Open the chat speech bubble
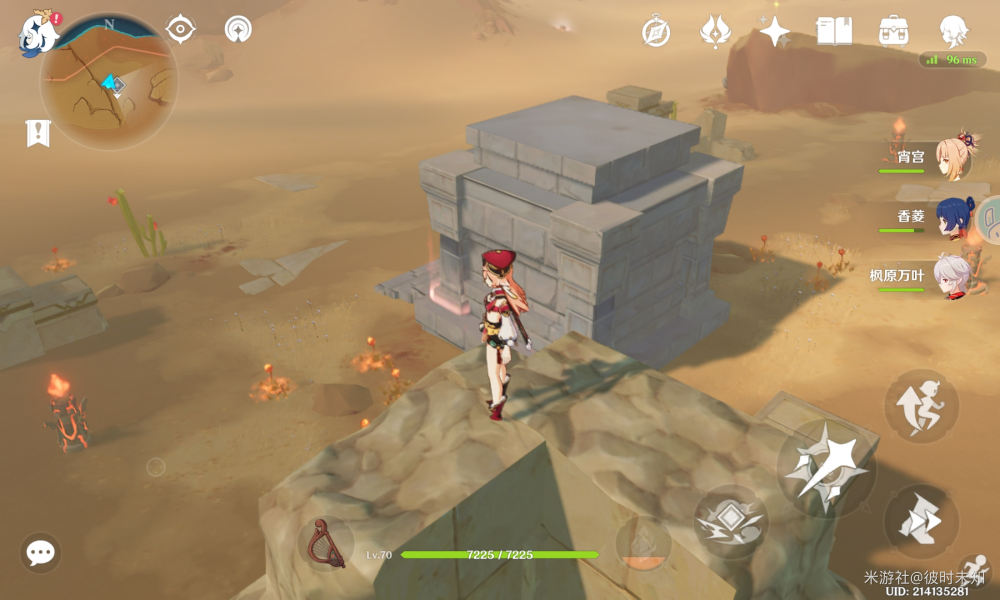This screenshot has height=600, width=1000. tap(41, 553)
